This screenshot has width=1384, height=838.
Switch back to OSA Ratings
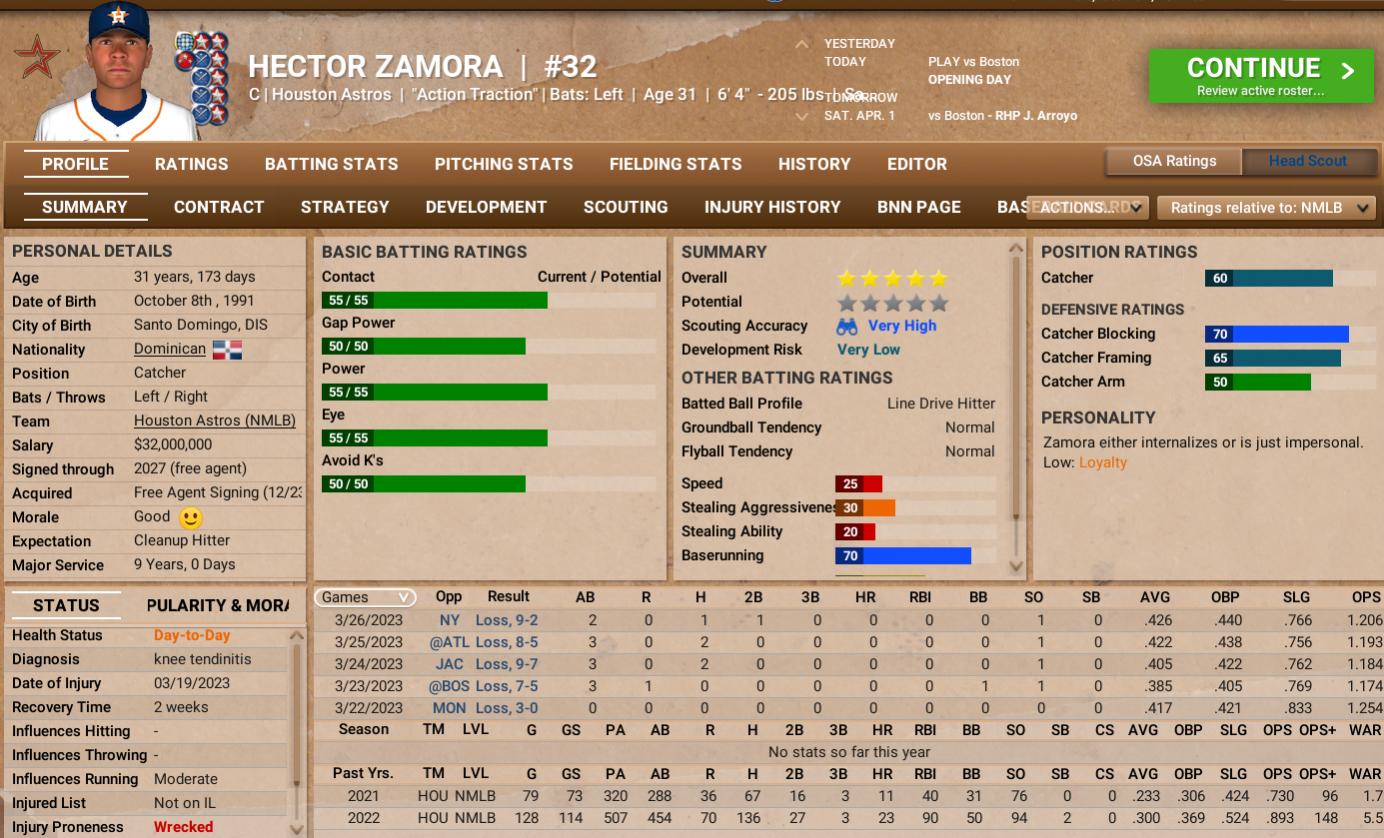[1173, 159]
